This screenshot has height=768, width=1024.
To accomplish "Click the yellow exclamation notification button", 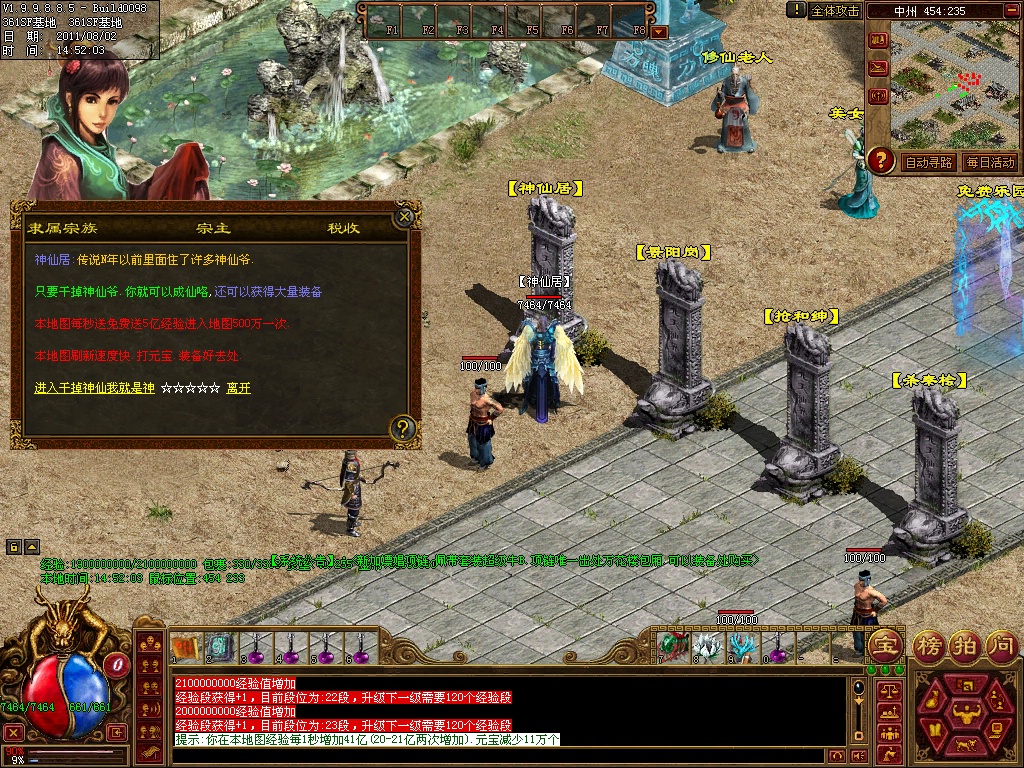I will [796, 9].
